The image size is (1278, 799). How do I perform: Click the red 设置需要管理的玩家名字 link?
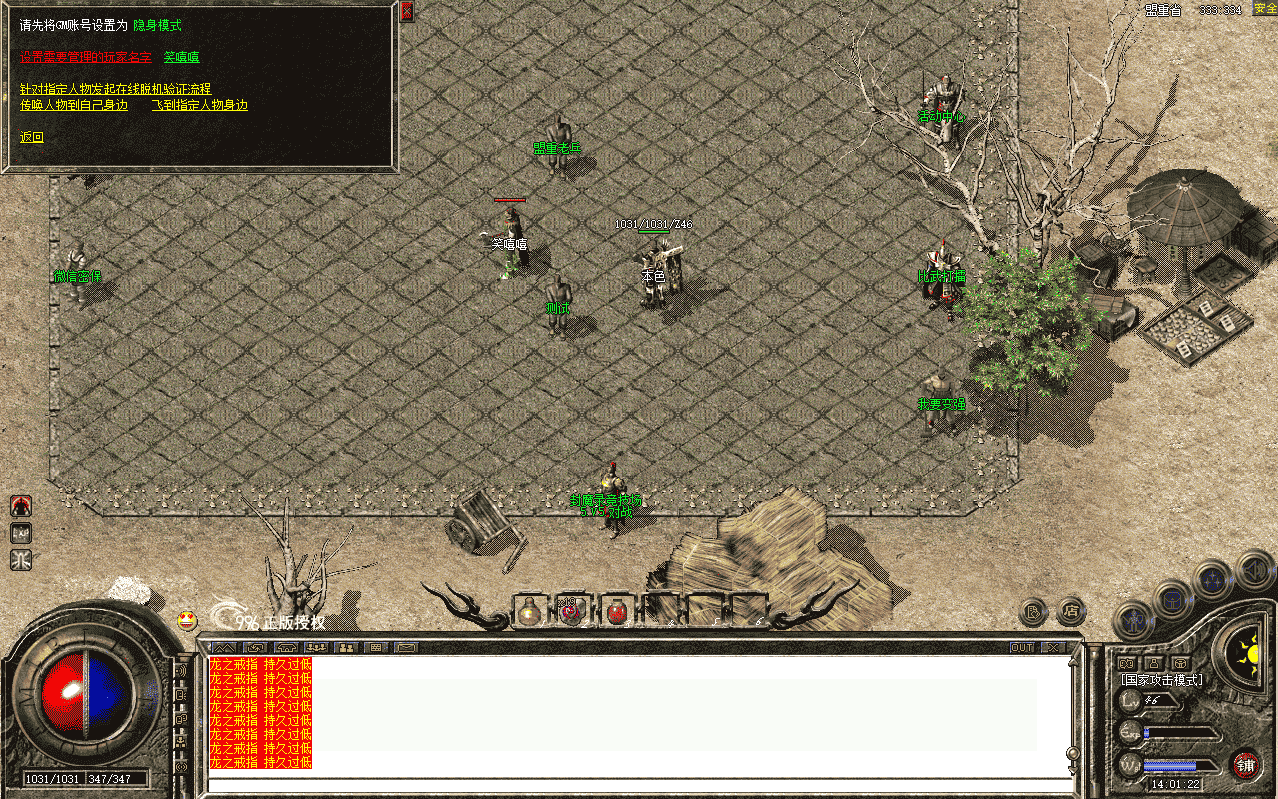pos(86,57)
